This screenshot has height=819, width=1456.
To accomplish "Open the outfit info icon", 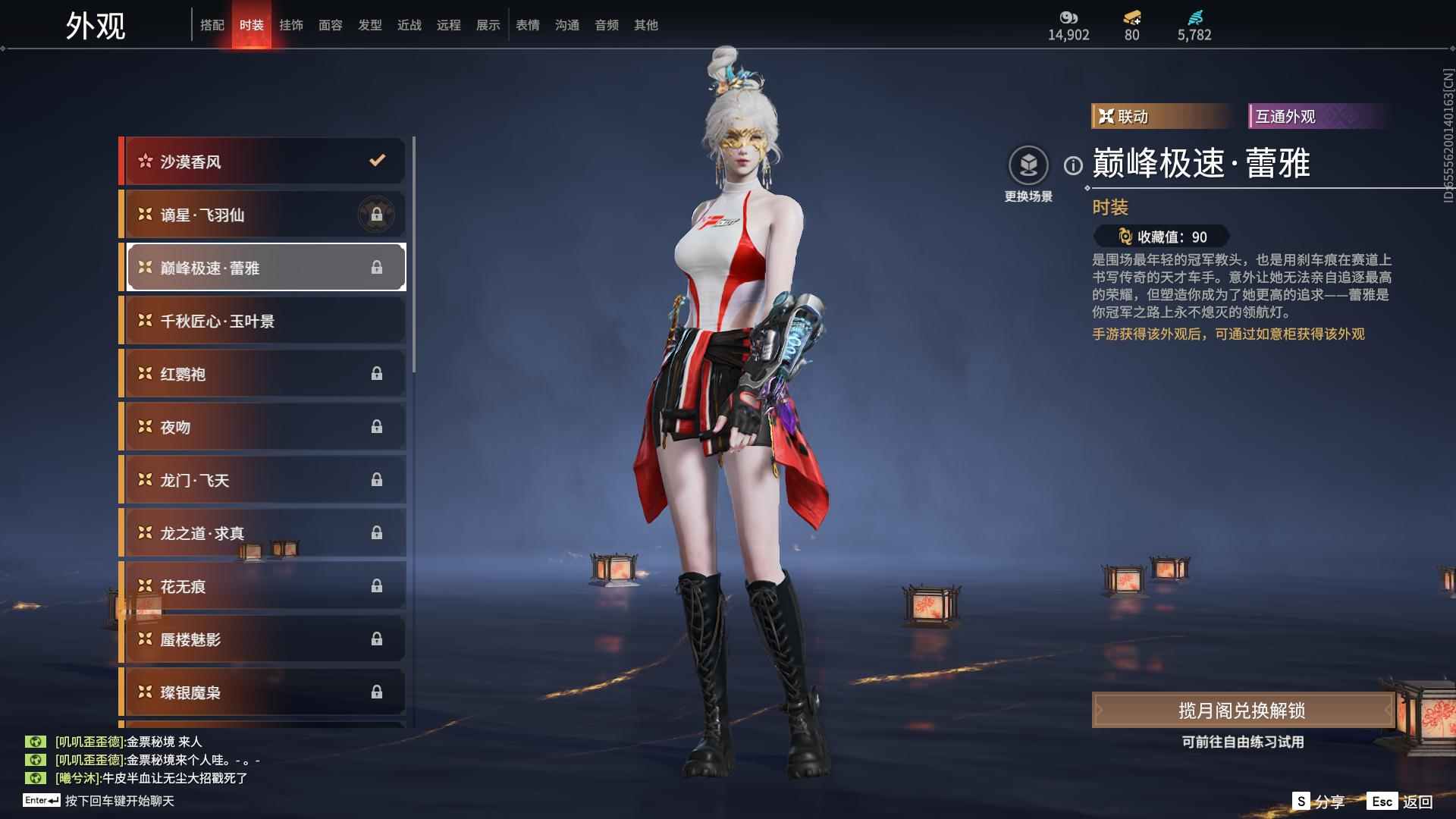I will [1073, 165].
